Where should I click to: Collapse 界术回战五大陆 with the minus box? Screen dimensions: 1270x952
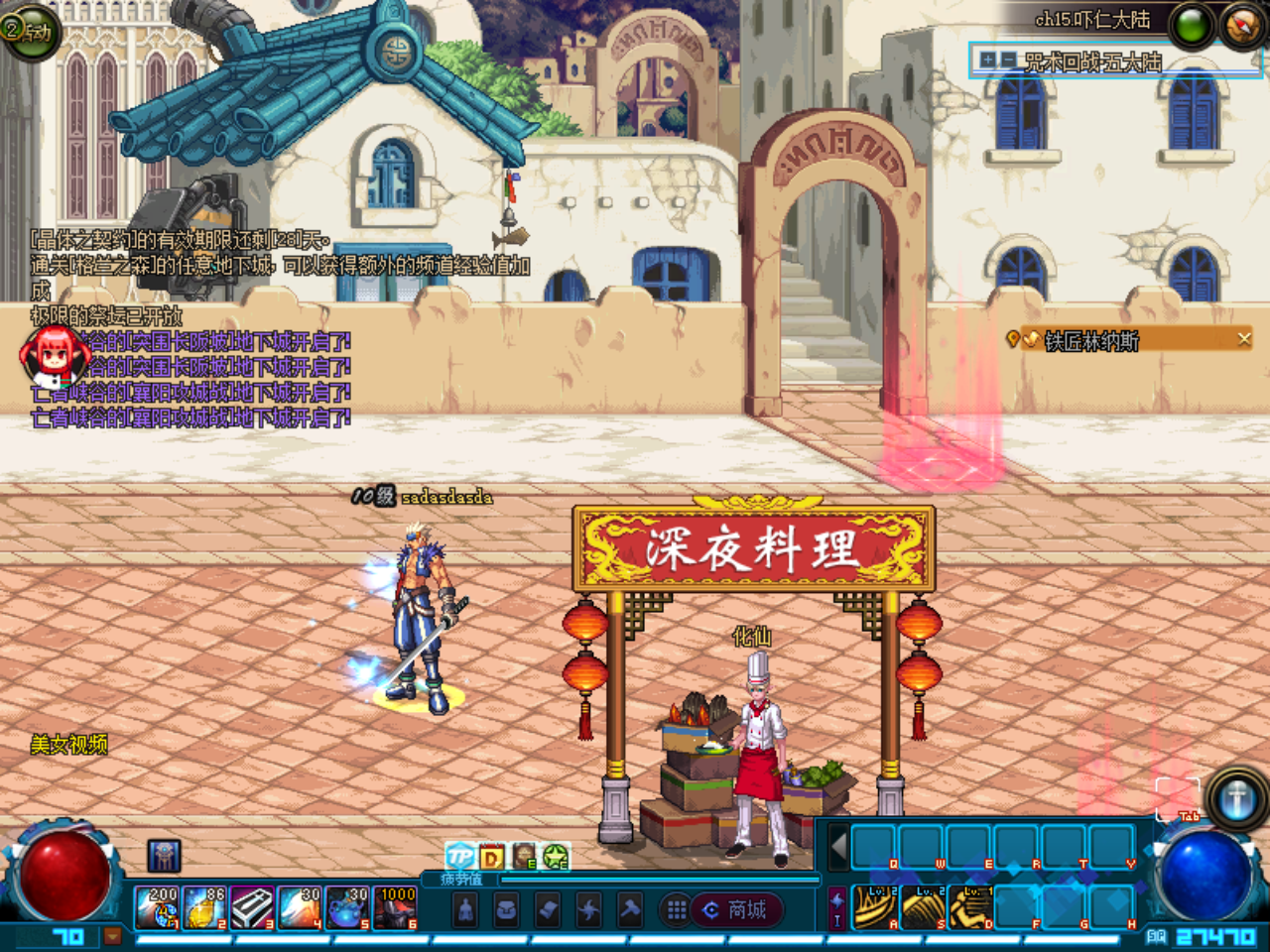click(1009, 59)
